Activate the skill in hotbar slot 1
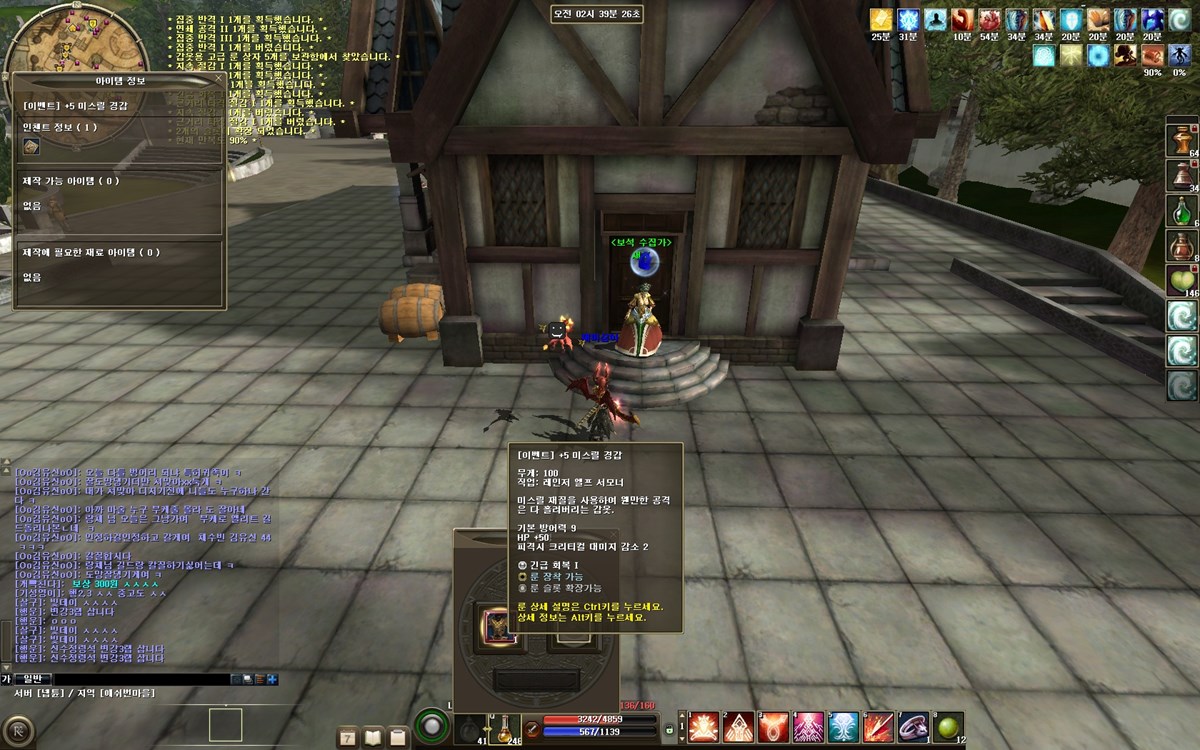1200x750 pixels. pyautogui.click(x=704, y=727)
